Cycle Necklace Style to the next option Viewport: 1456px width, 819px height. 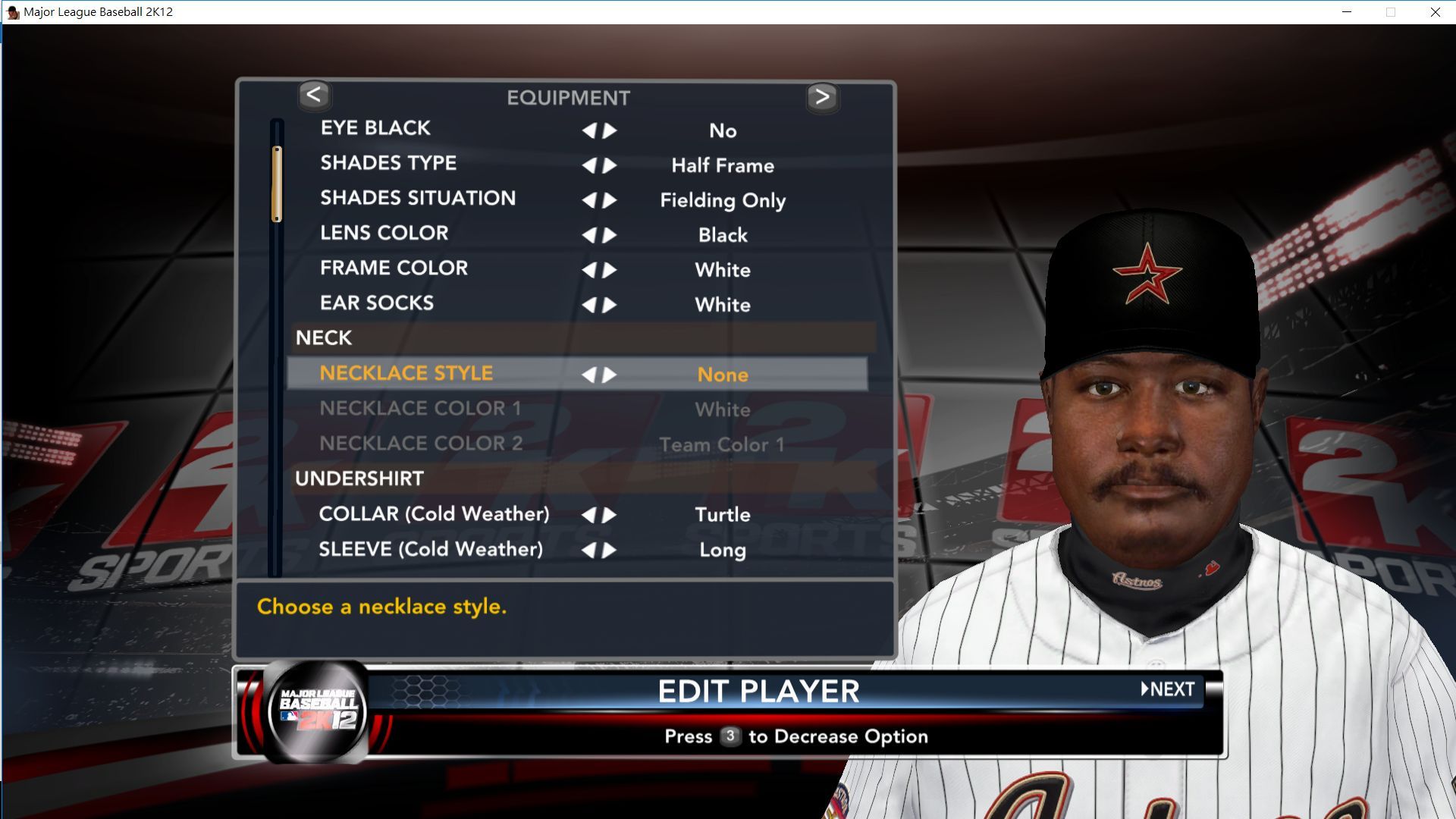[x=610, y=375]
